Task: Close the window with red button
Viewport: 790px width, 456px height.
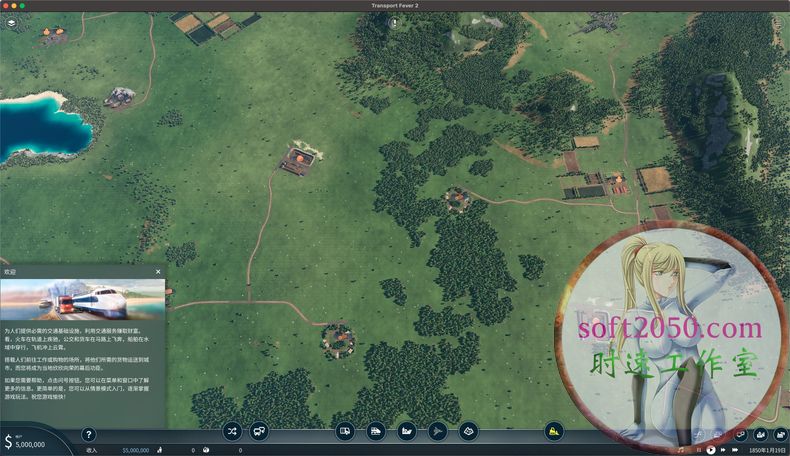Action: click(x=8, y=6)
